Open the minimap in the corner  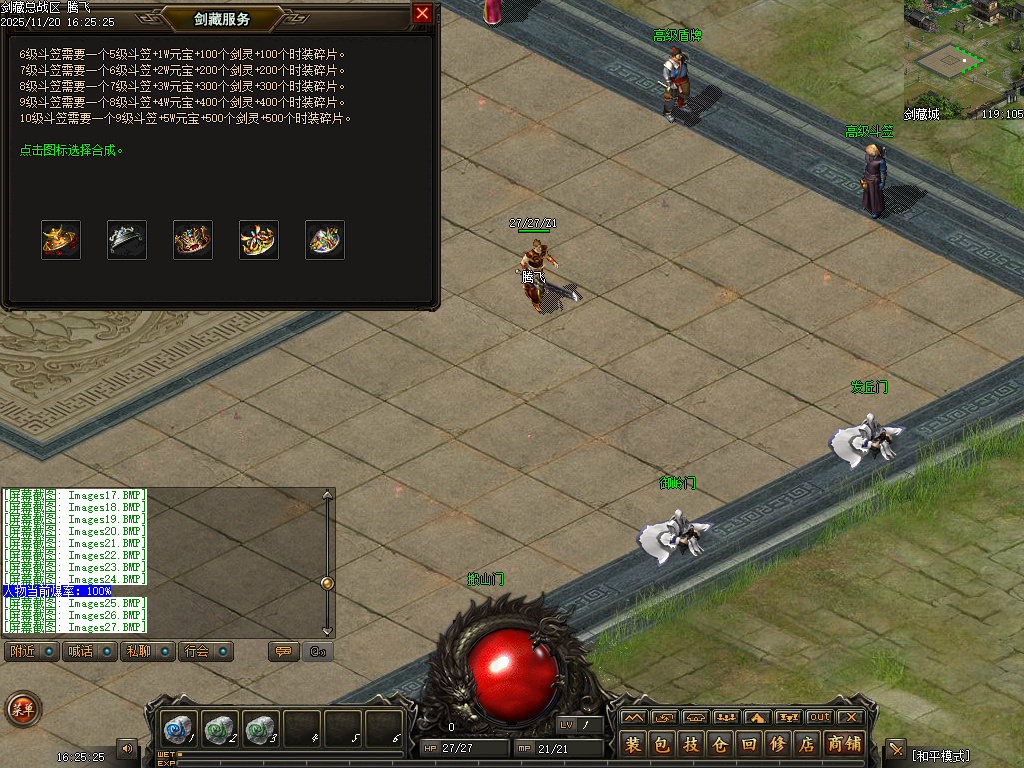click(963, 60)
